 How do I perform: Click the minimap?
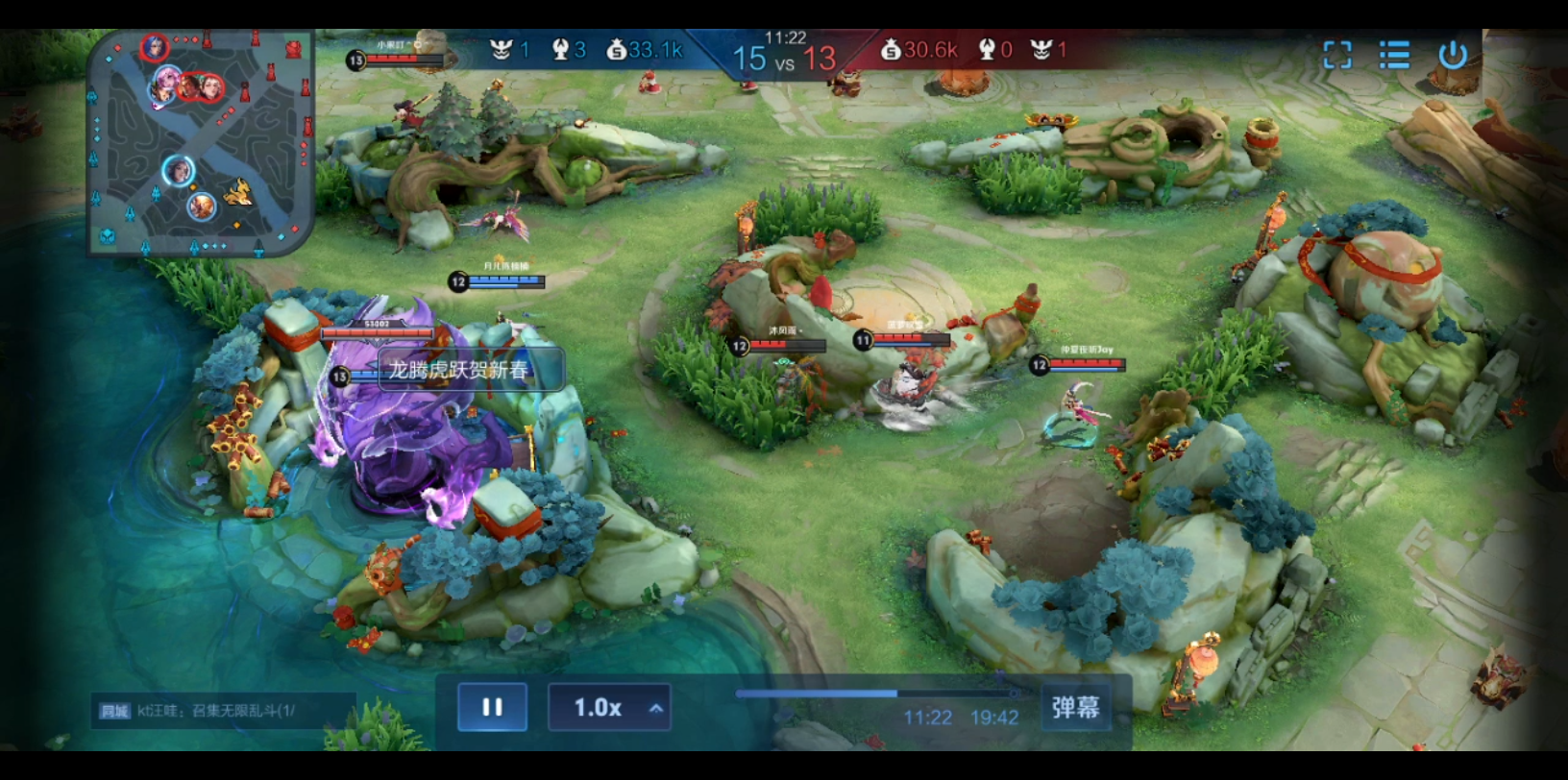tap(201, 143)
